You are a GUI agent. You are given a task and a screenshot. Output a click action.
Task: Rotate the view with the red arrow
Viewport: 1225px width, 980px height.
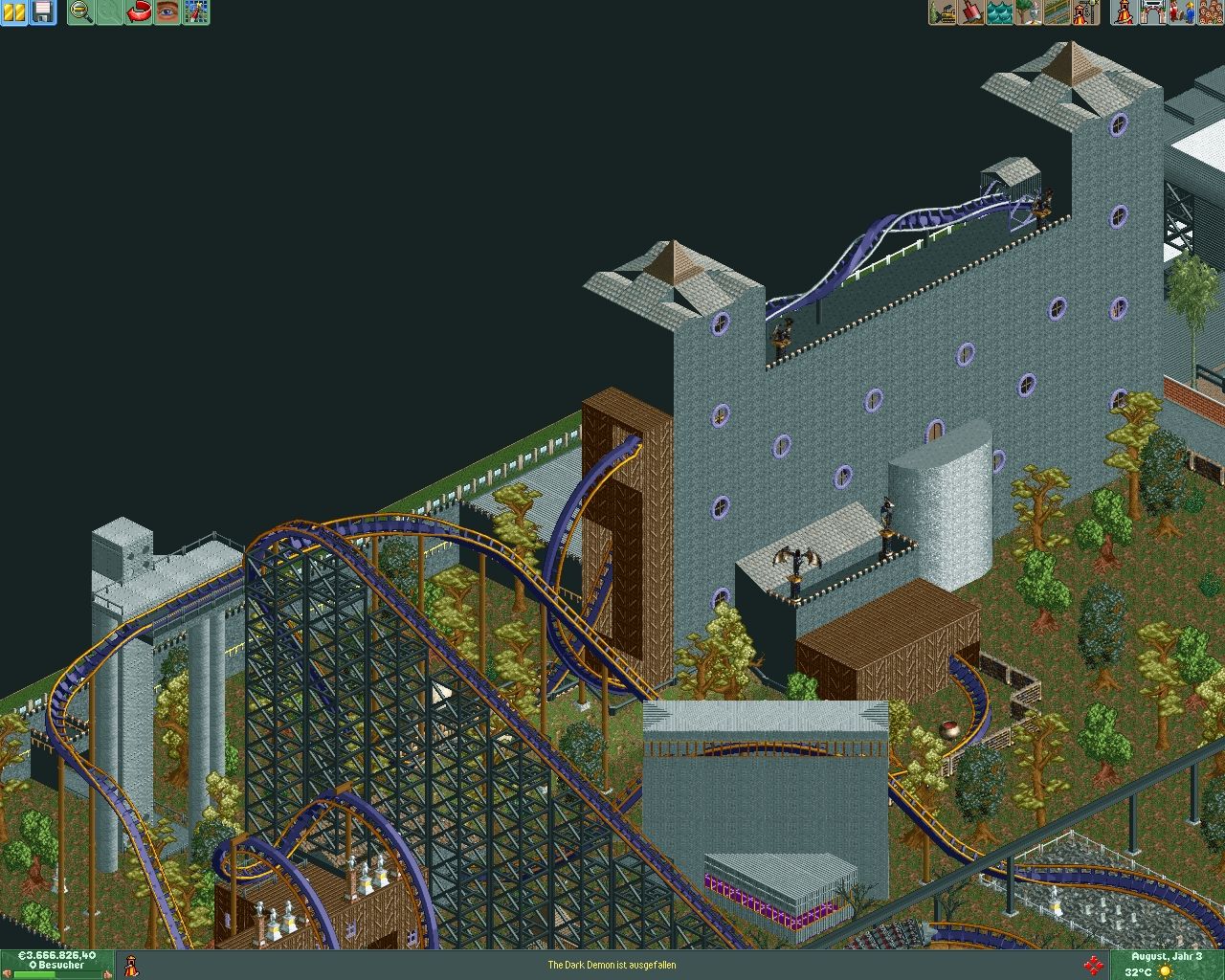click(x=139, y=12)
